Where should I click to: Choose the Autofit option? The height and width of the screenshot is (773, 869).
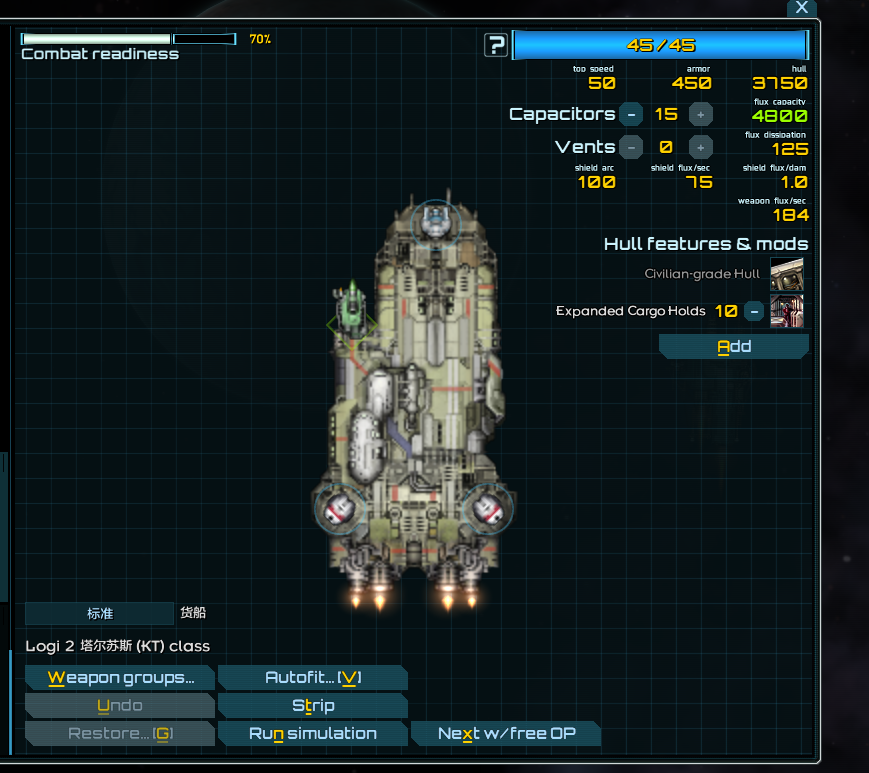click(x=312, y=678)
